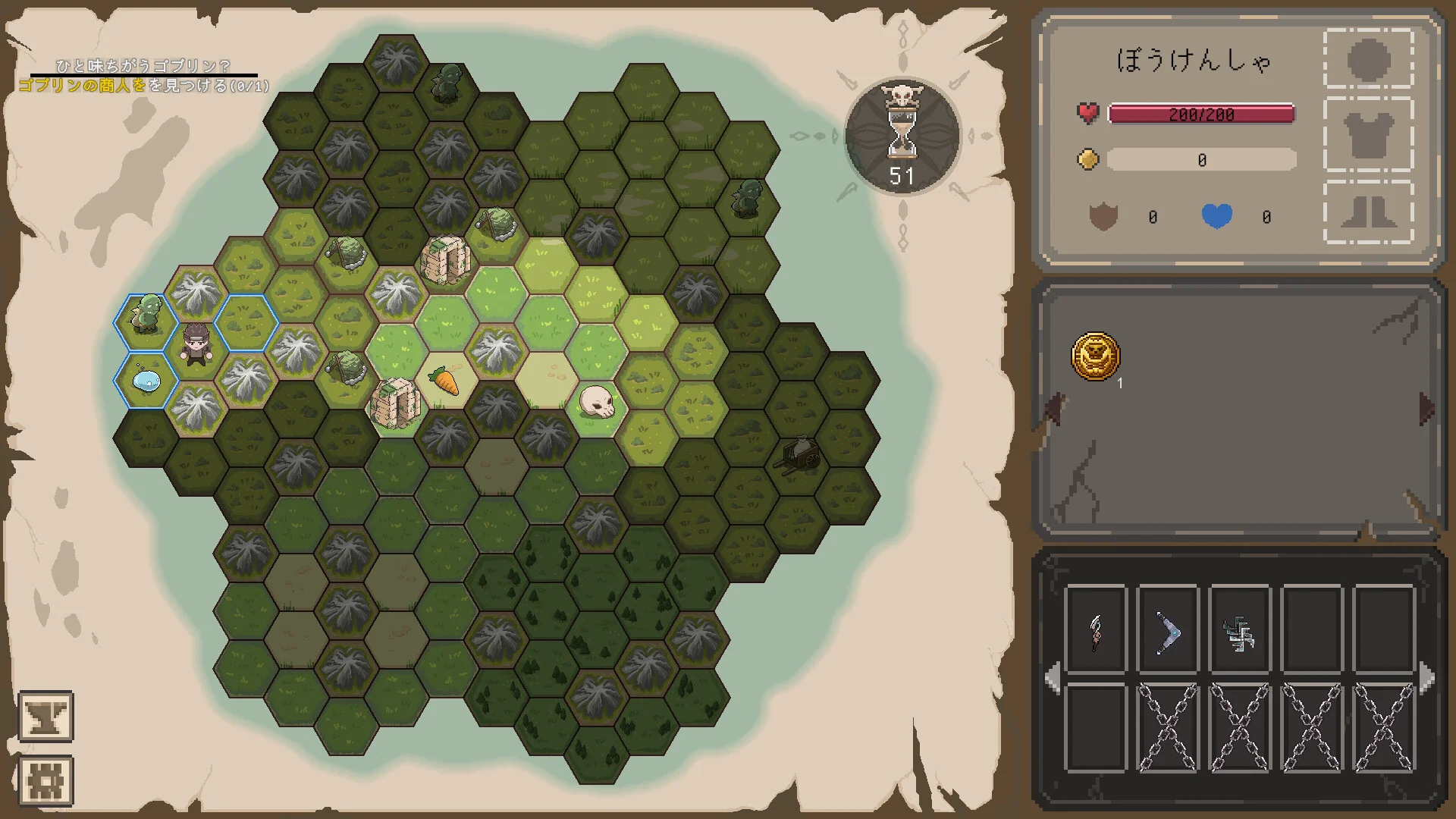Image resolution: width=1456 pixels, height=819 pixels.
Task: Move to the highlighted empty grass hex
Action: pyautogui.click(x=246, y=322)
